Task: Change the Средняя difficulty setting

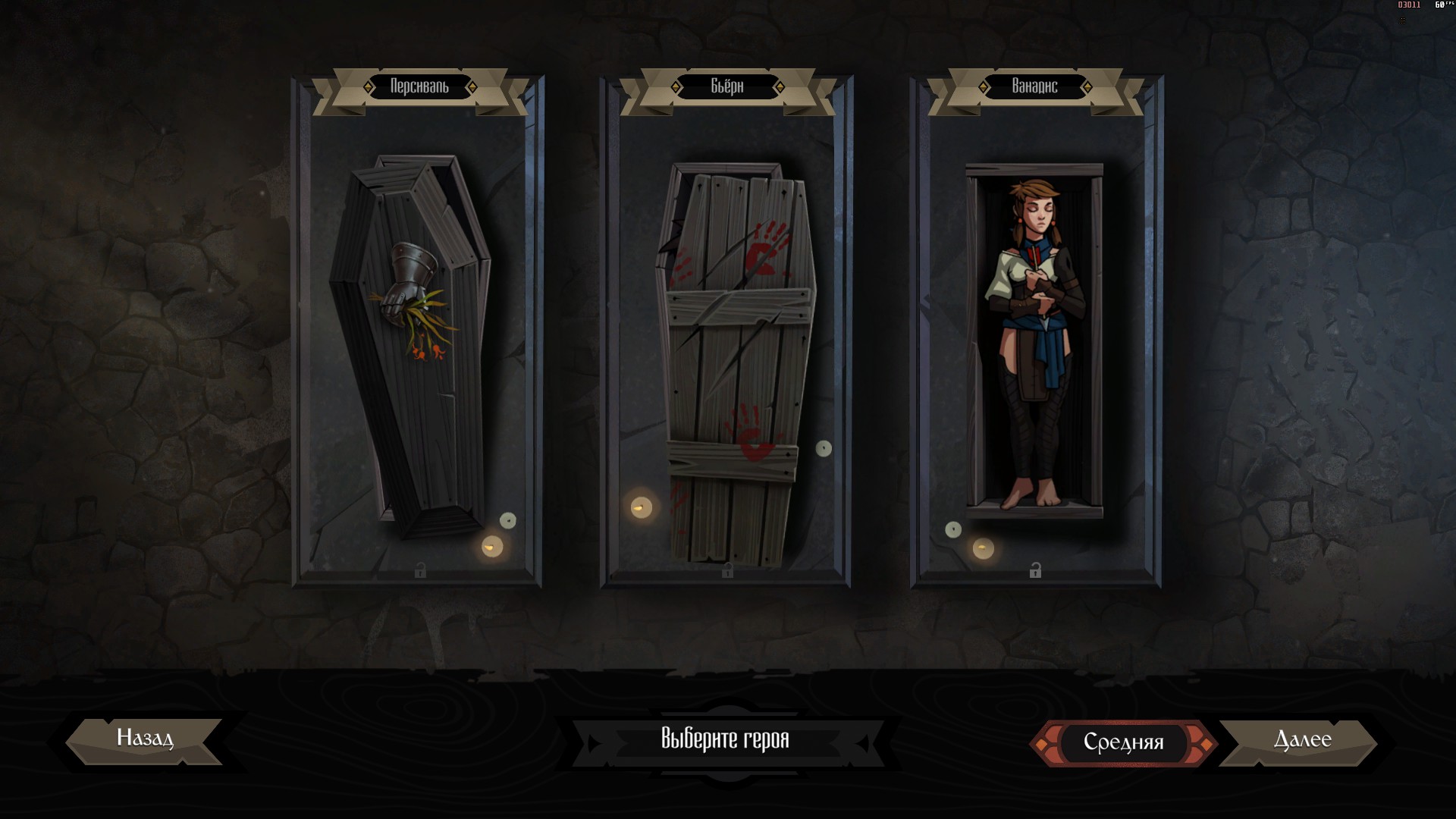Action: (x=1123, y=742)
